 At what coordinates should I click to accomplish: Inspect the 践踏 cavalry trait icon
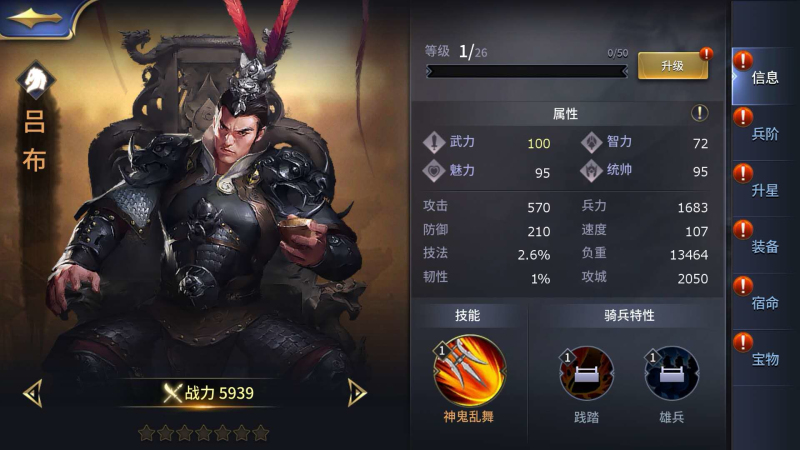tap(586, 373)
